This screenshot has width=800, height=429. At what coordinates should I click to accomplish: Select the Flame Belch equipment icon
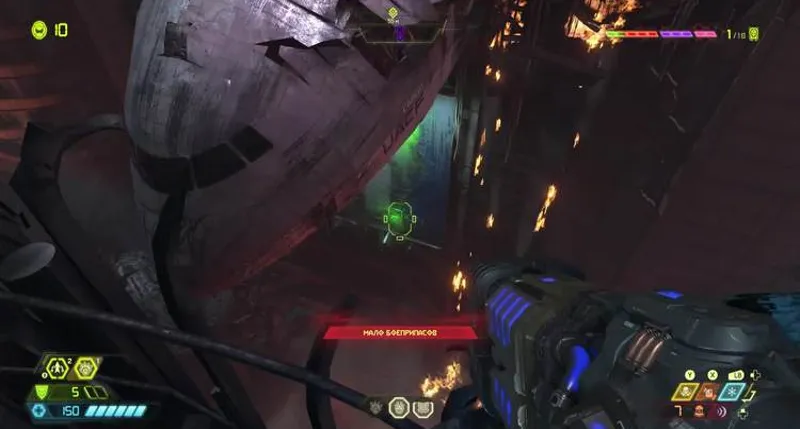[85, 370]
